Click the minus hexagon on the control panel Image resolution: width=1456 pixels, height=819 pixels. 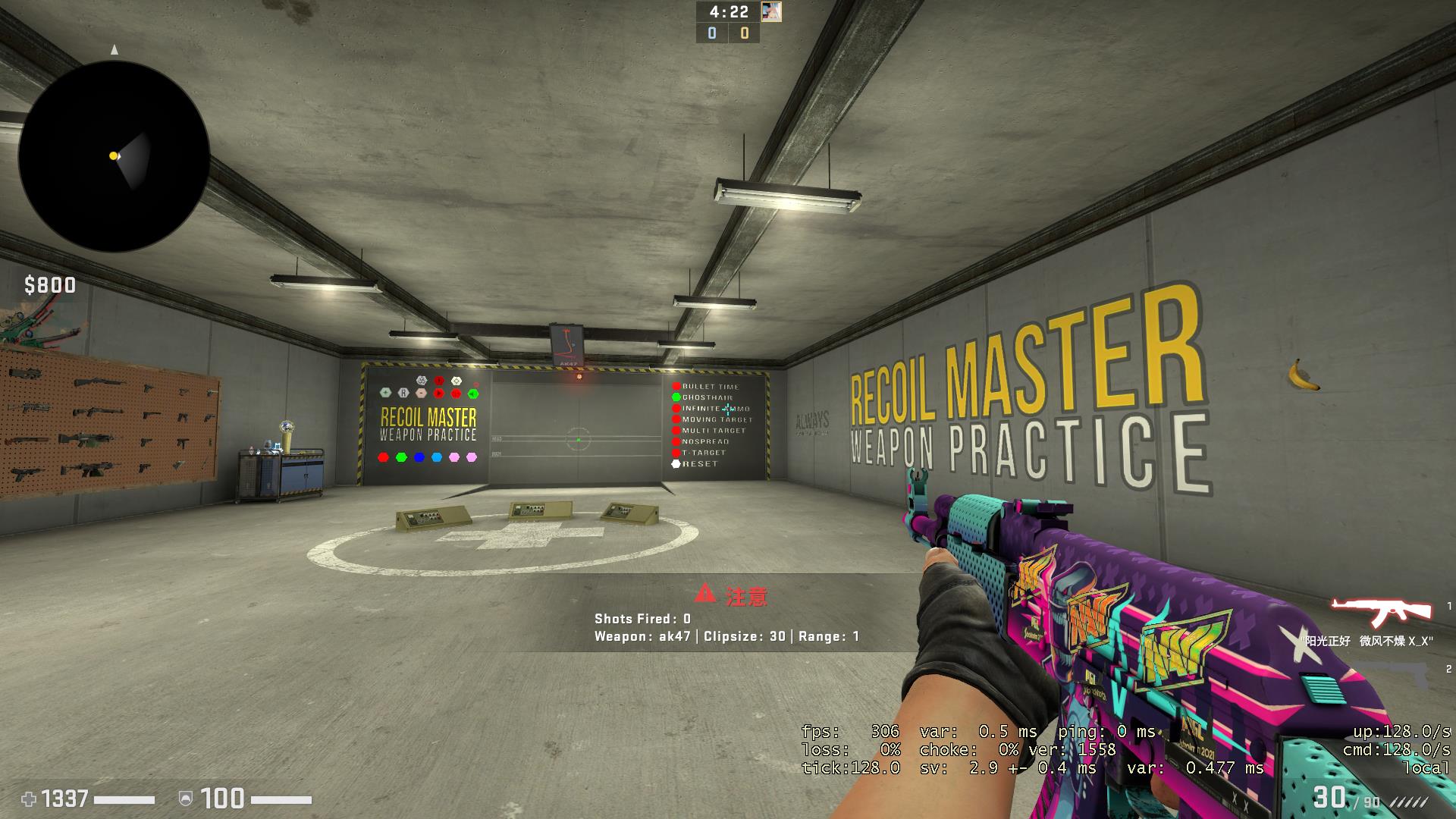(x=421, y=393)
